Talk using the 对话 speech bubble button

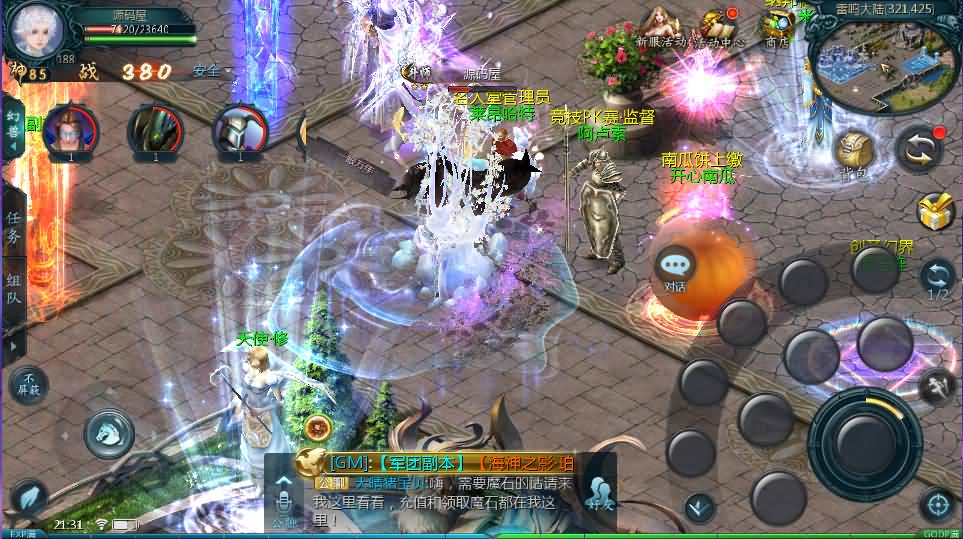[x=676, y=269]
